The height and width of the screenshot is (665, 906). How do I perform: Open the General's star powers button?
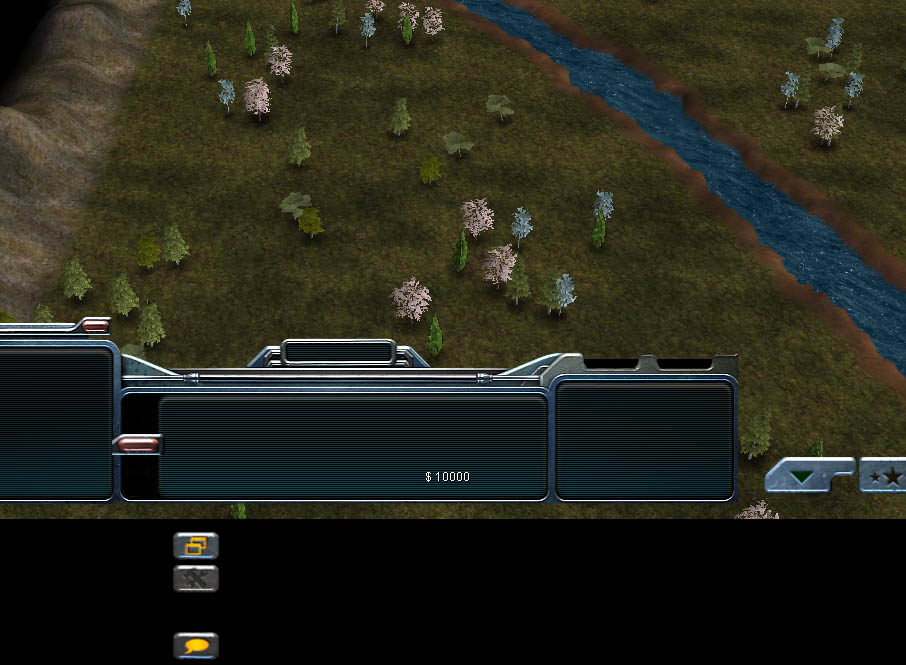(x=884, y=476)
